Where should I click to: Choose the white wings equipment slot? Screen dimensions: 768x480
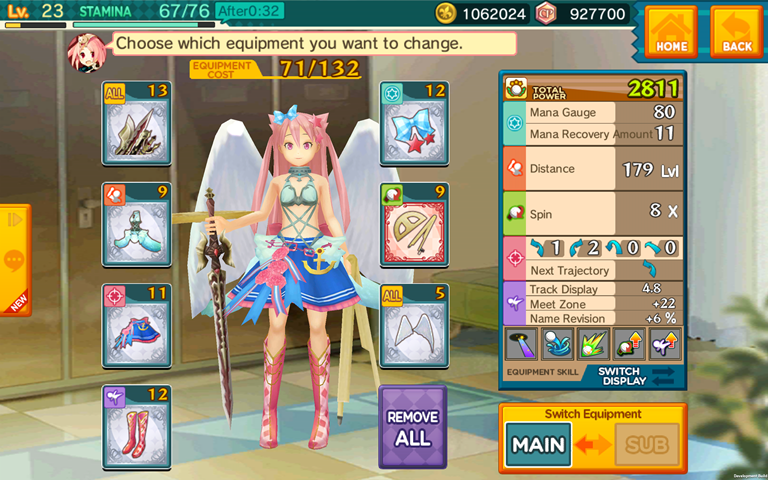[414, 325]
